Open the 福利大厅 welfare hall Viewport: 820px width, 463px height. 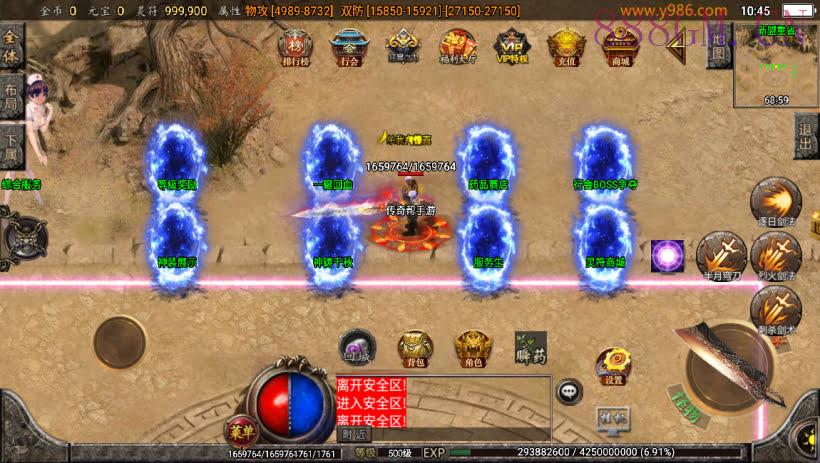click(456, 46)
